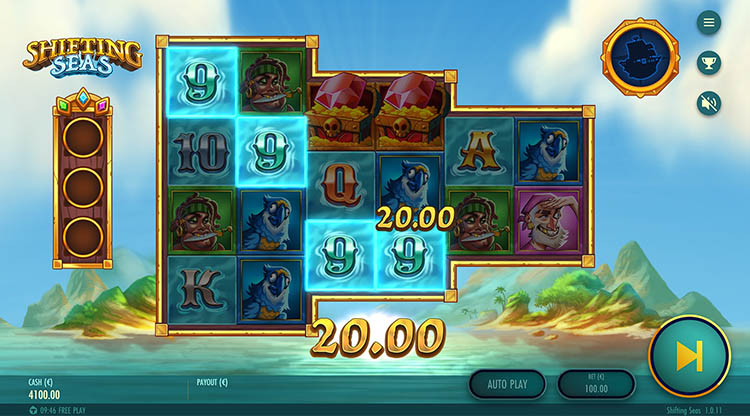Image resolution: width=750 pixels, height=416 pixels.
Task: Toggle the muted sound speaker icon
Action: (709, 102)
